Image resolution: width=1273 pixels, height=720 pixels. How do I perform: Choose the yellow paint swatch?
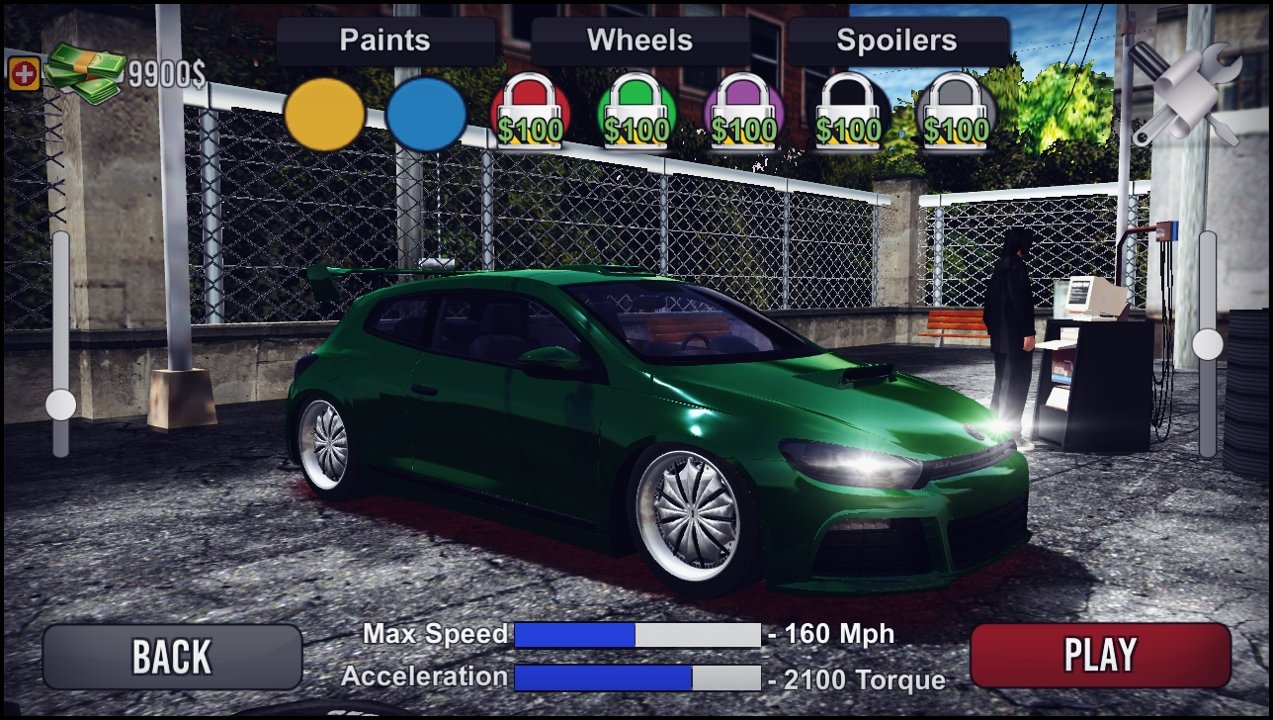click(324, 114)
